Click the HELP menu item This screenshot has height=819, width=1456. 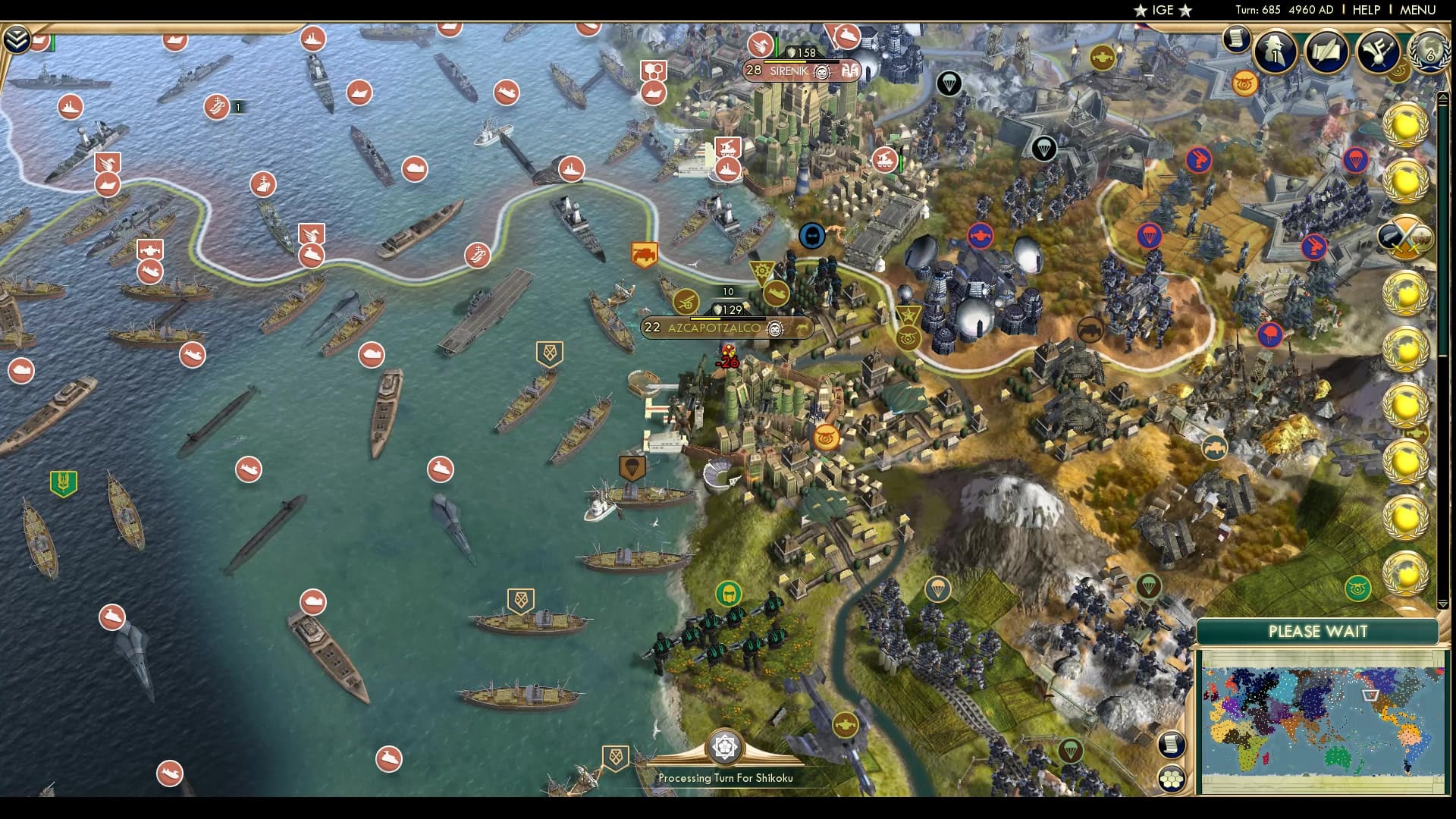(1369, 10)
